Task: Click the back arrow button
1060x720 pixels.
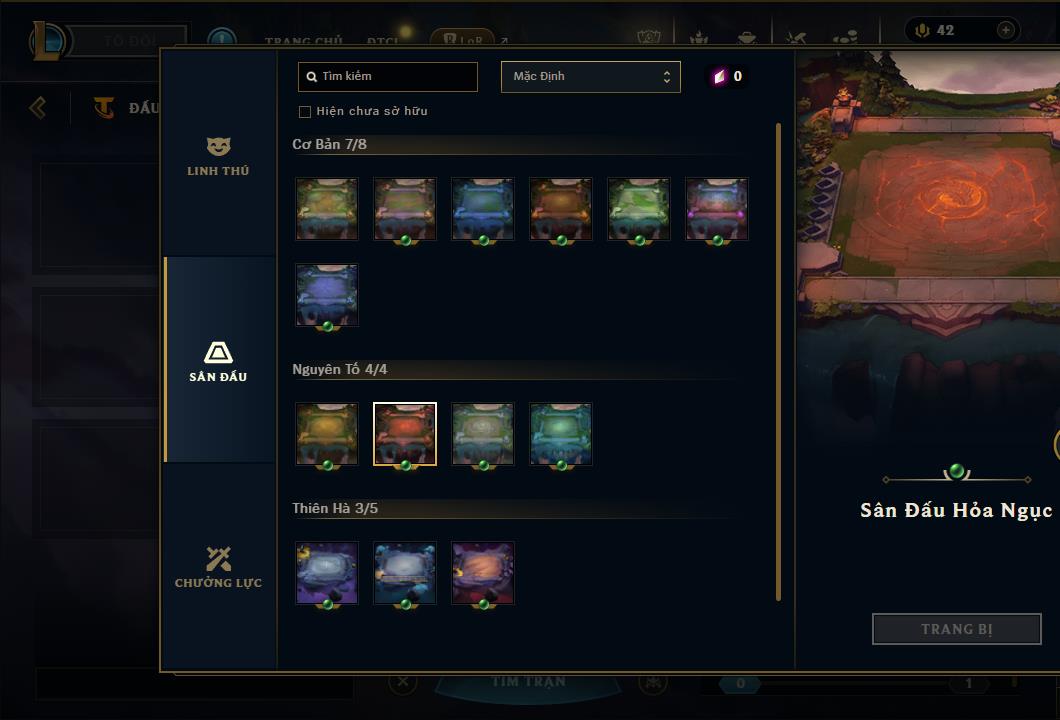Action: [x=38, y=107]
